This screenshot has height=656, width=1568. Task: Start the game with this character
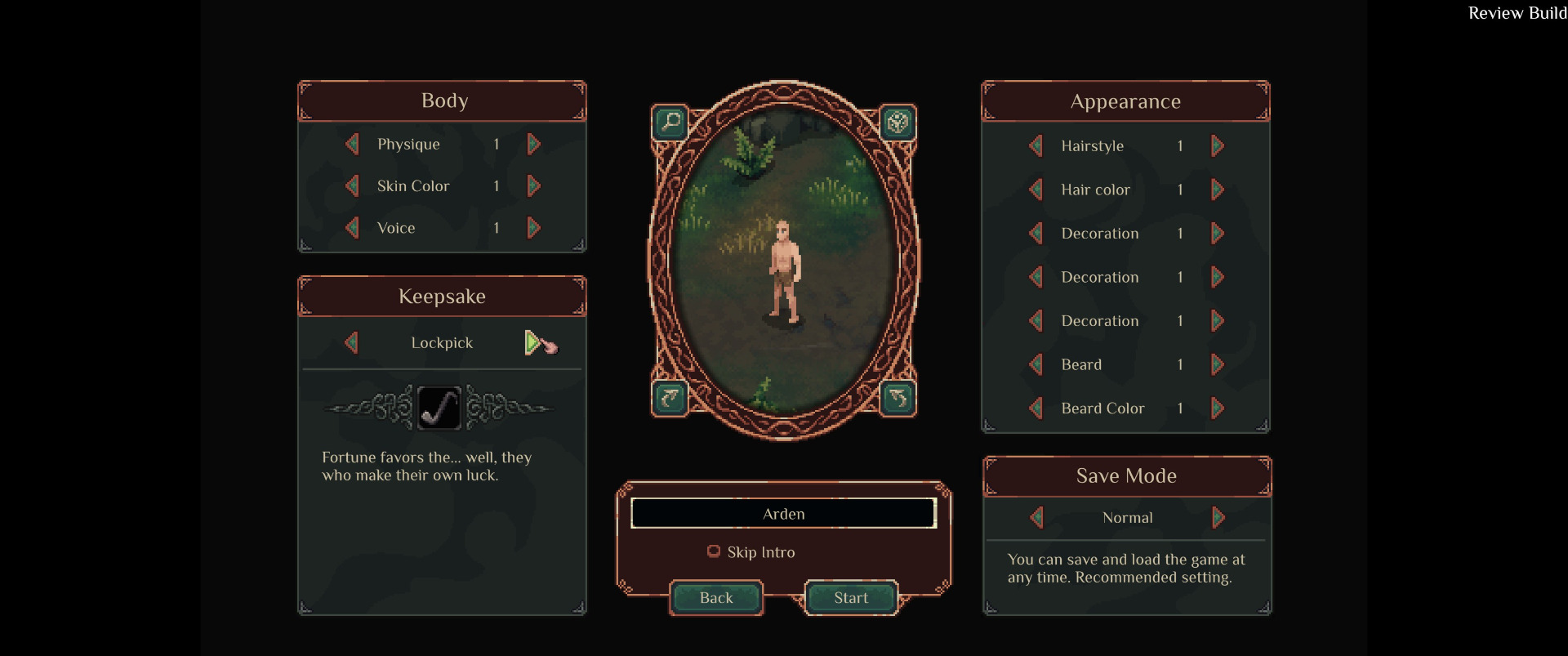pyautogui.click(x=851, y=598)
